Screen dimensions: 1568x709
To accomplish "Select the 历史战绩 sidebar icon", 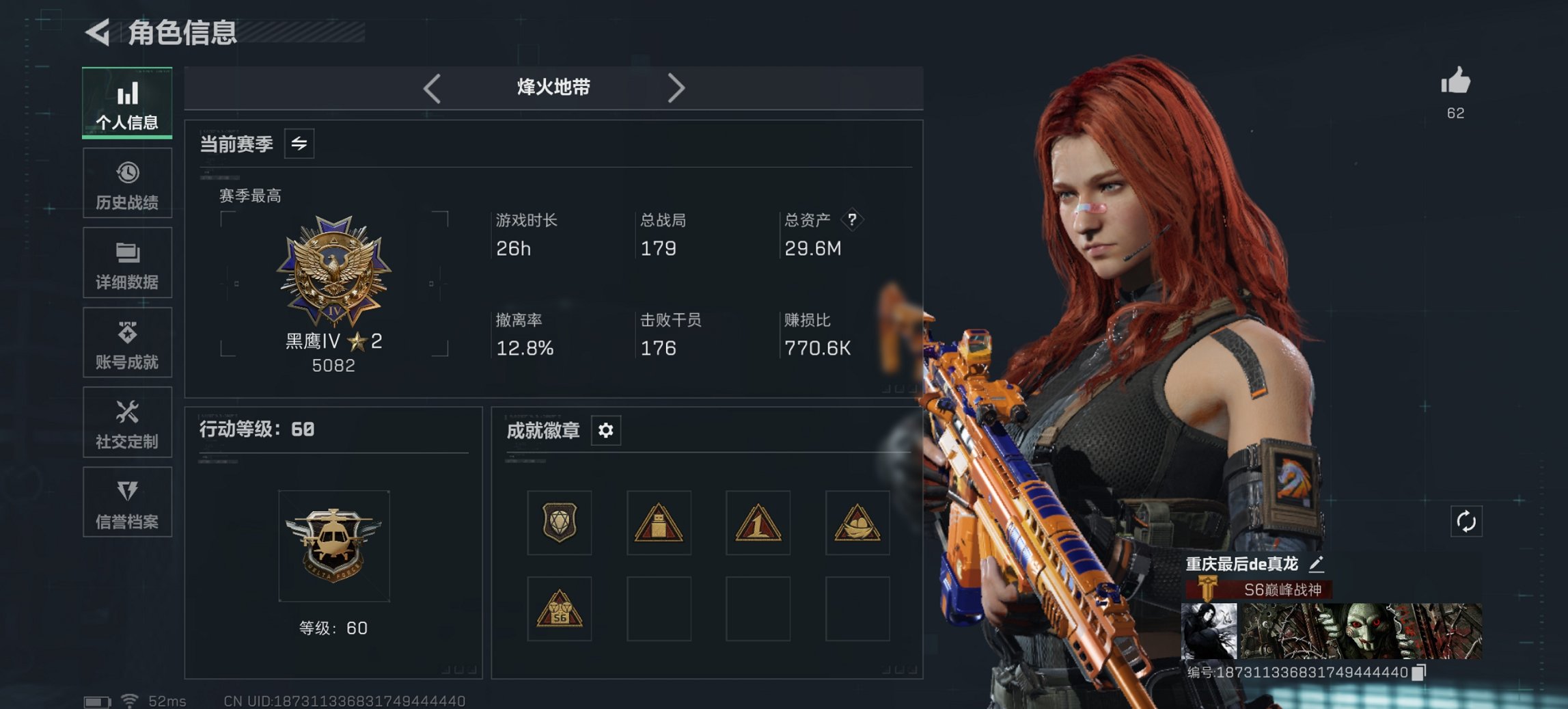I will click(x=127, y=183).
